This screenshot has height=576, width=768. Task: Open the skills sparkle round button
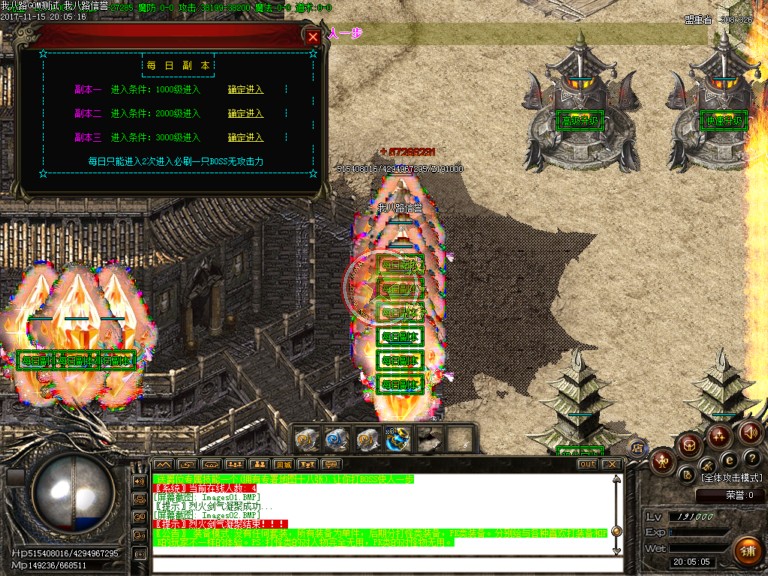click(x=719, y=435)
